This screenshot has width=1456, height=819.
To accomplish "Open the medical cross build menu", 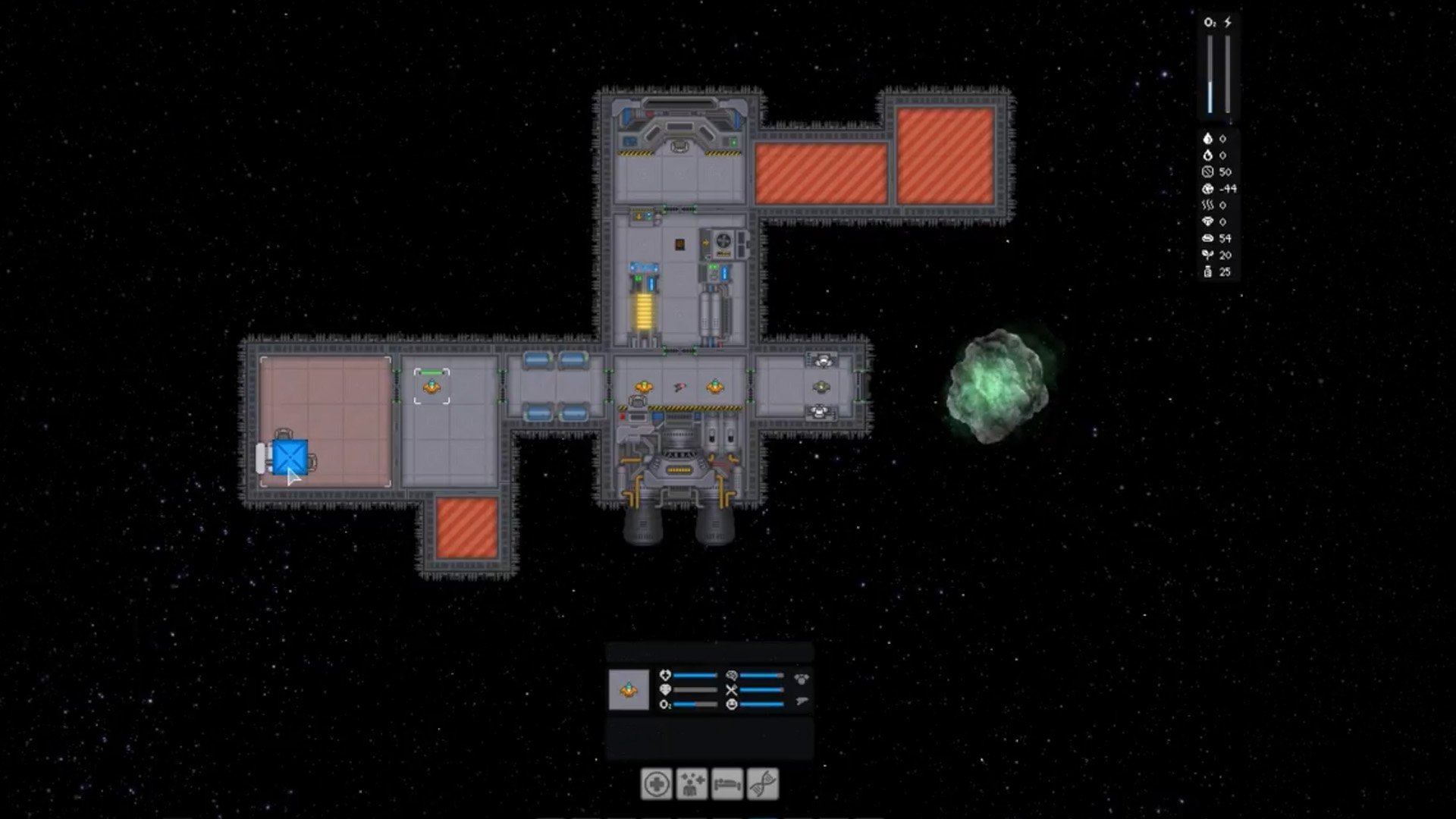I will 656,784.
